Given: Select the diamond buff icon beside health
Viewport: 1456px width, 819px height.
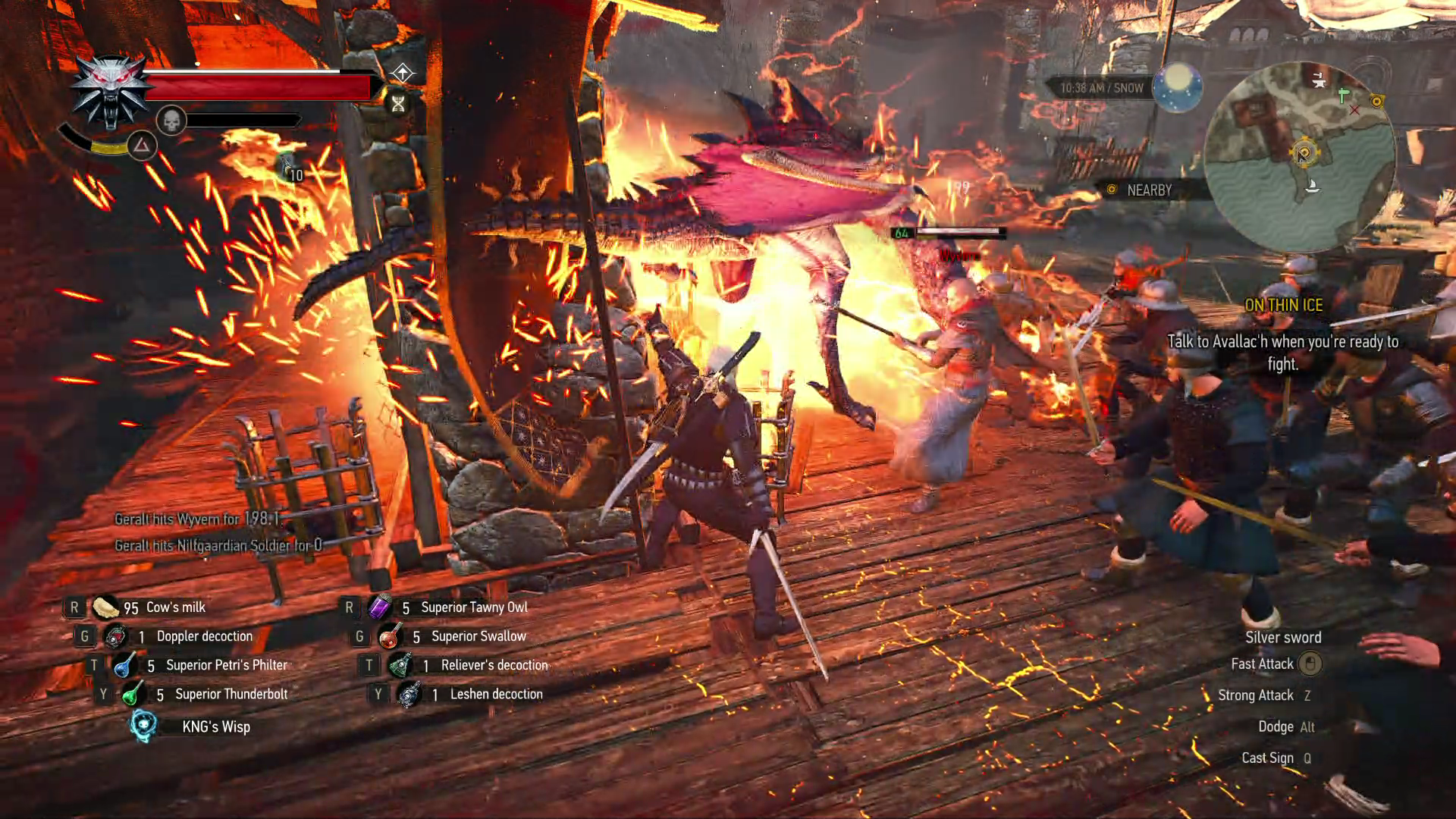Looking at the screenshot, I should 402,73.
